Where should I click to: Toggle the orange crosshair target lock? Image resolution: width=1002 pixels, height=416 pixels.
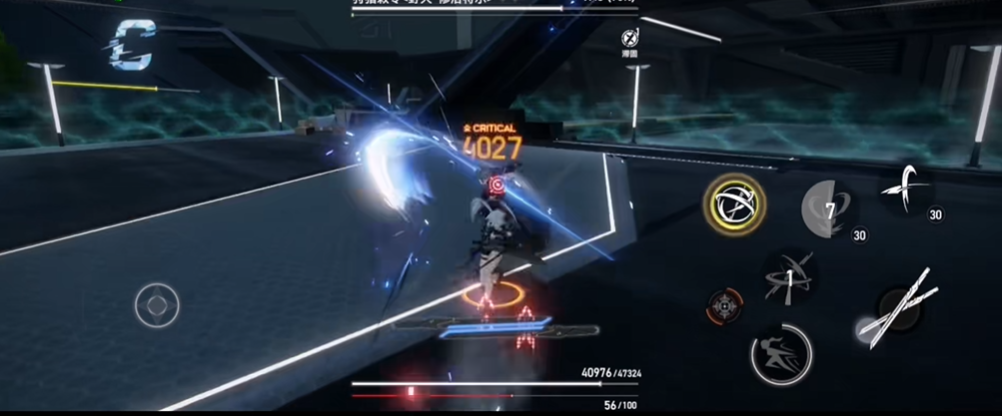[x=723, y=306]
